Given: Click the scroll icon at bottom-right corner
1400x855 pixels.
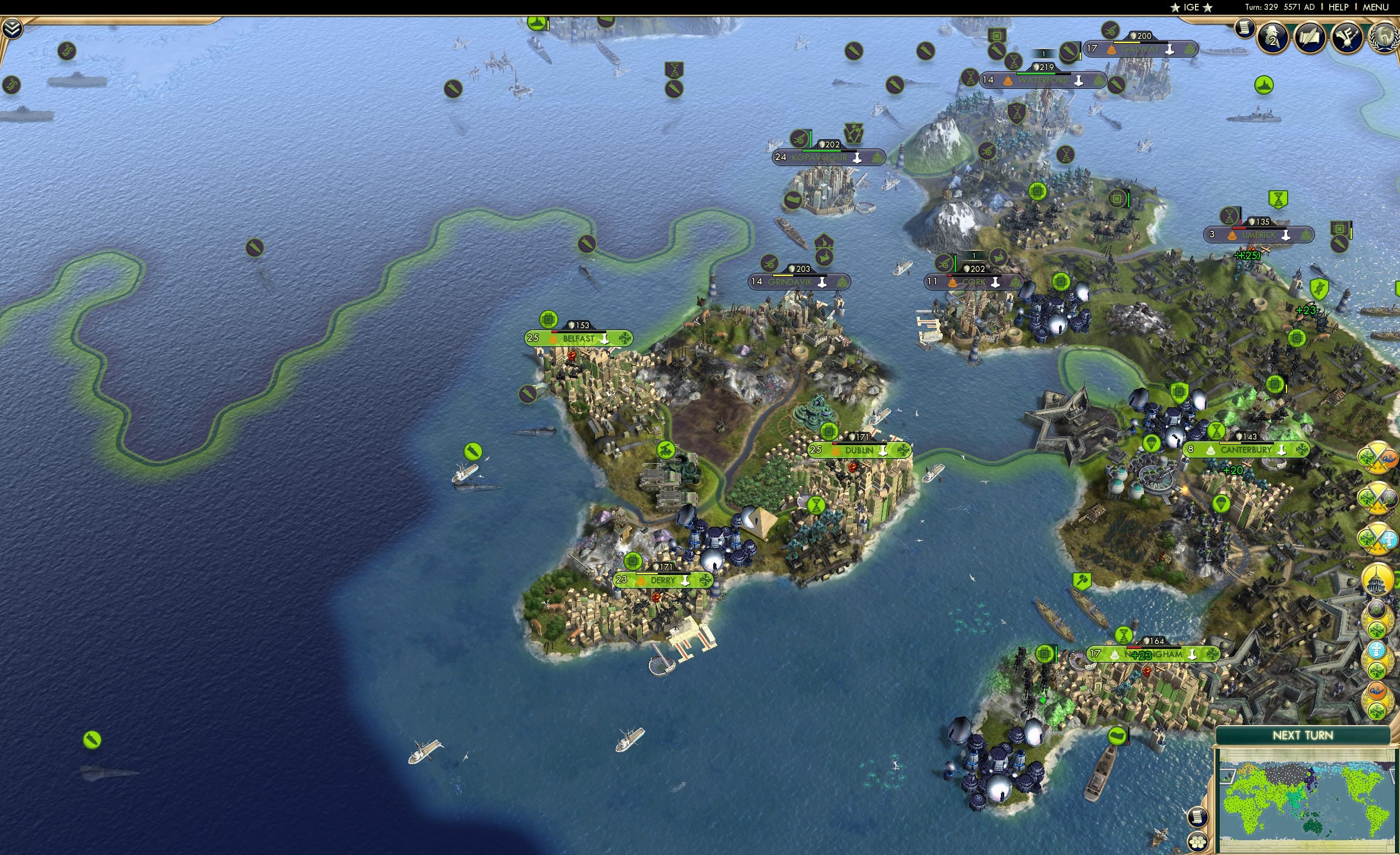Looking at the screenshot, I should (x=1197, y=817).
